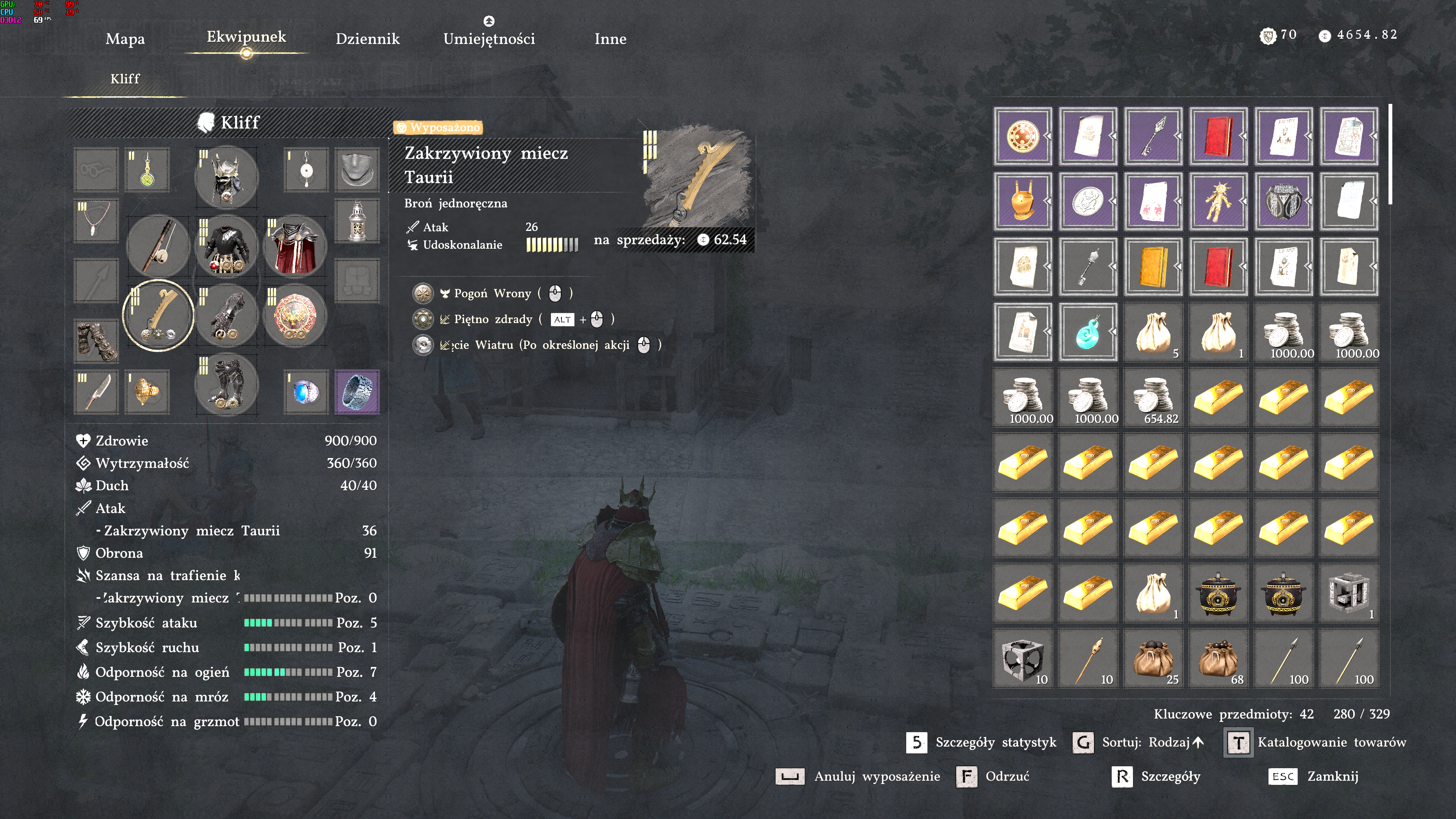Pick the straw doll inventory item

click(1218, 201)
